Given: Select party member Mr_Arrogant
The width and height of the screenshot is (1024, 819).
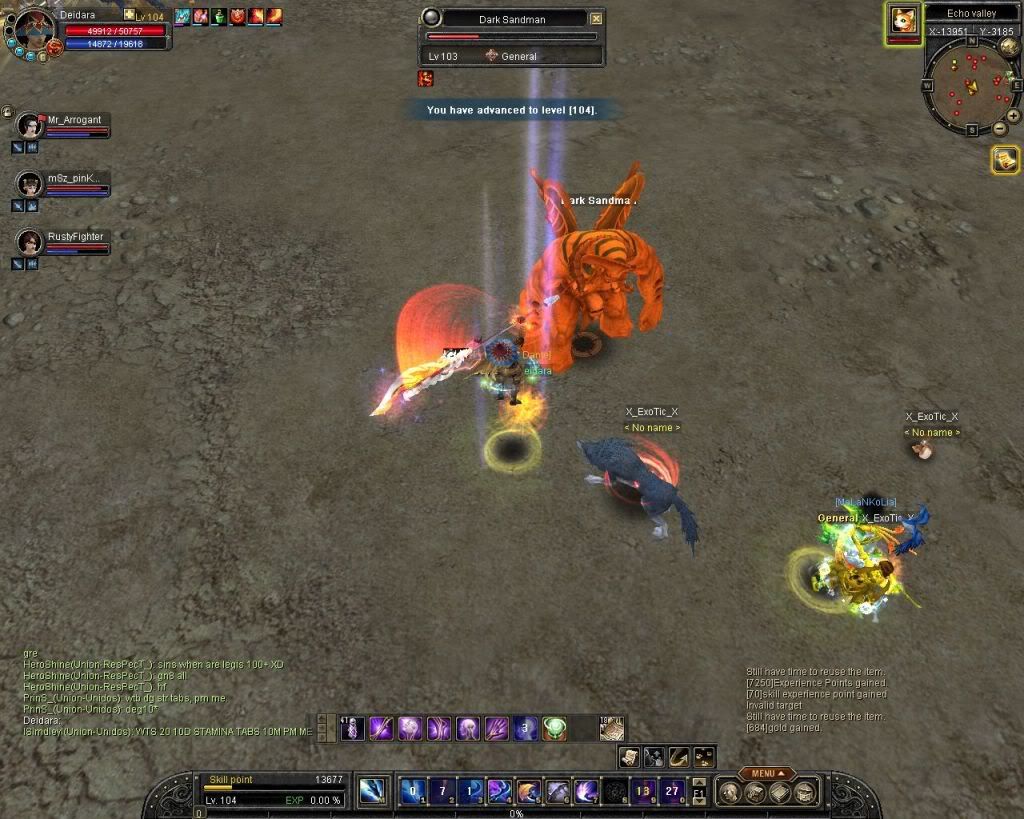Looking at the screenshot, I should pyautogui.click(x=30, y=125).
